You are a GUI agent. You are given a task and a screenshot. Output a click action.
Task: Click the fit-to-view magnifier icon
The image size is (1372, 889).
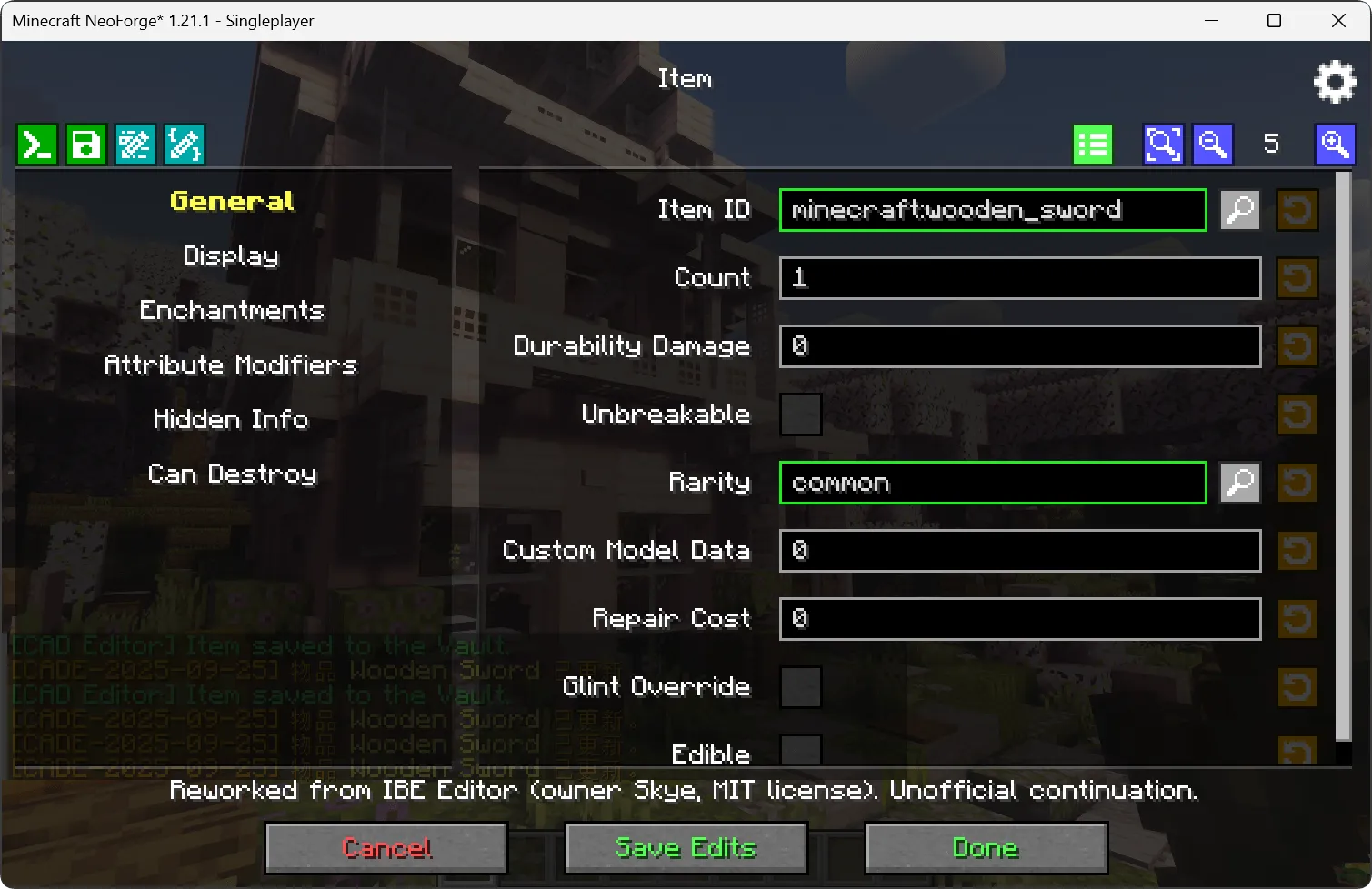coord(1163,144)
